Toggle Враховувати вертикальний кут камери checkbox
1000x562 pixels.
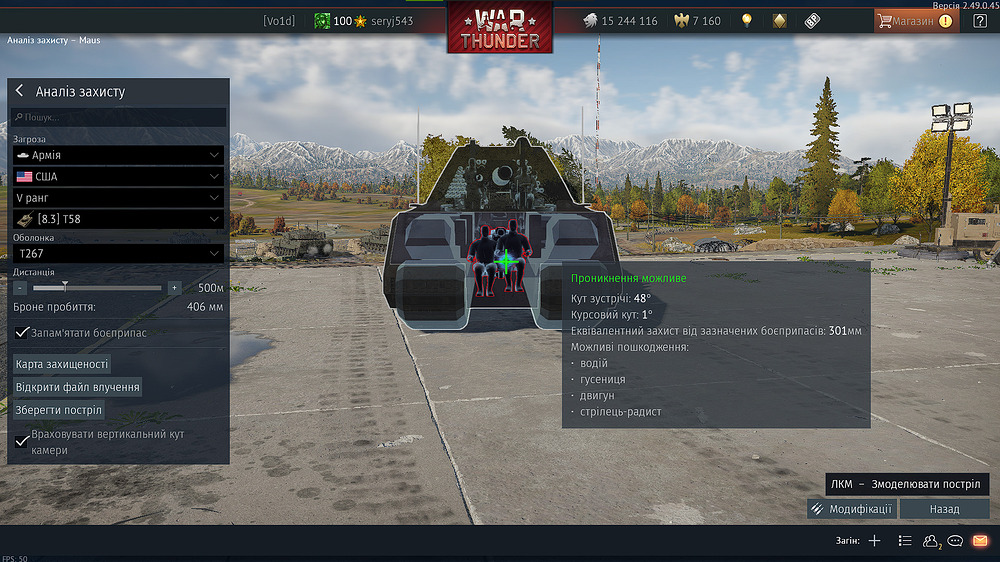click(23, 440)
